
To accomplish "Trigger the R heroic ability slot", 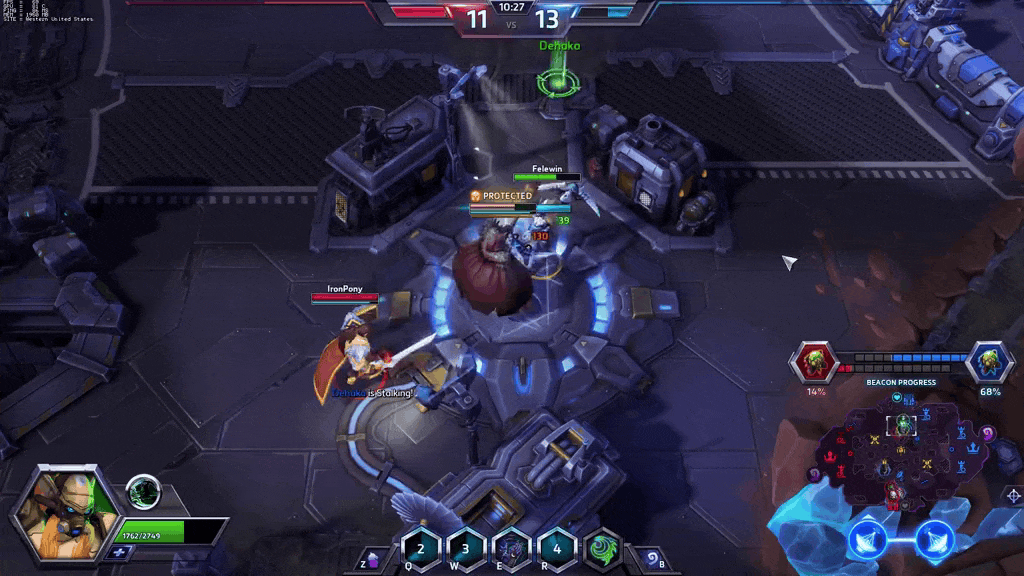I will click(x=556, y=548).
